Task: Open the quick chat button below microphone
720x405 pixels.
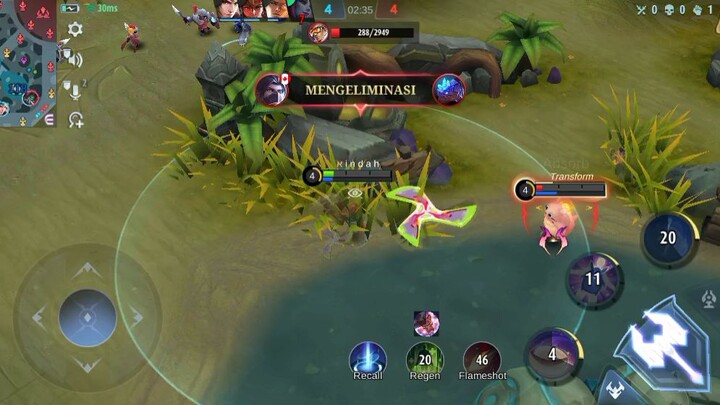Action: point(75,120)
